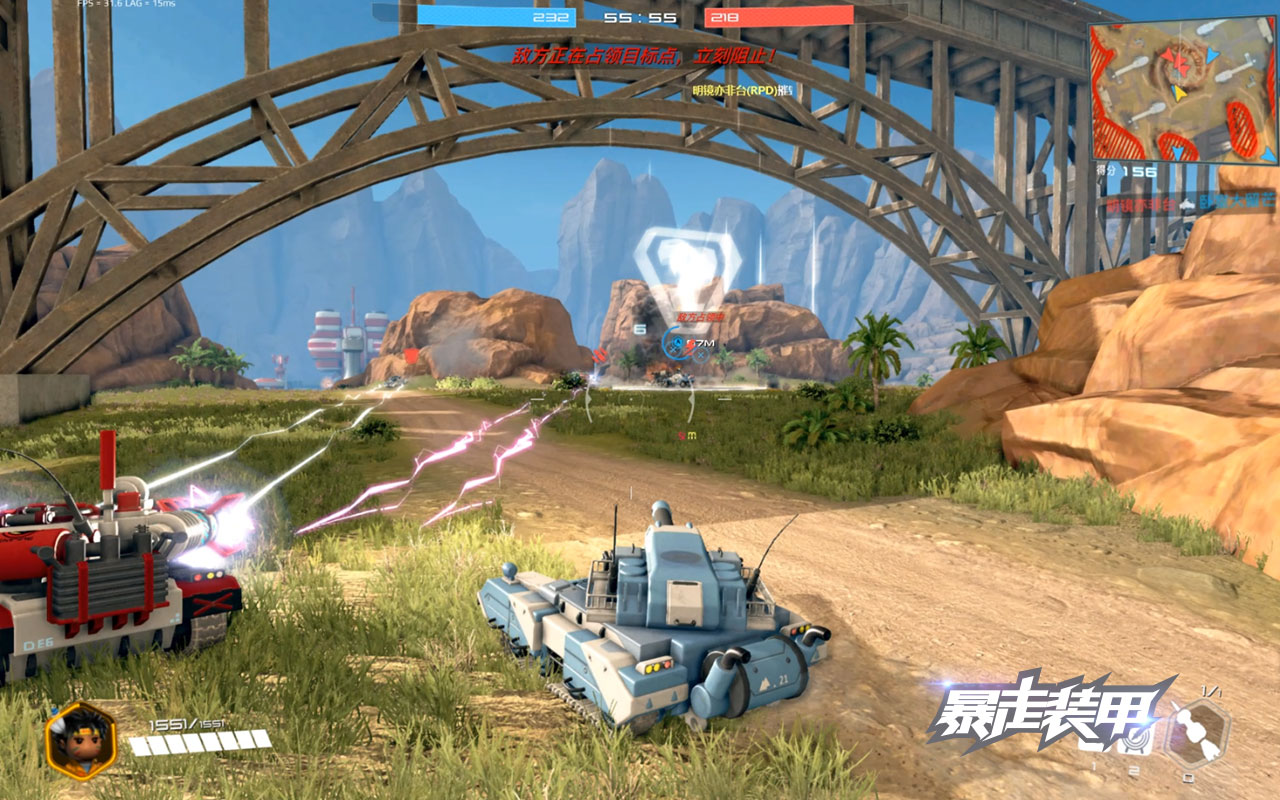Activate the target crosshair skill icon

click(x=1135, y=741)
